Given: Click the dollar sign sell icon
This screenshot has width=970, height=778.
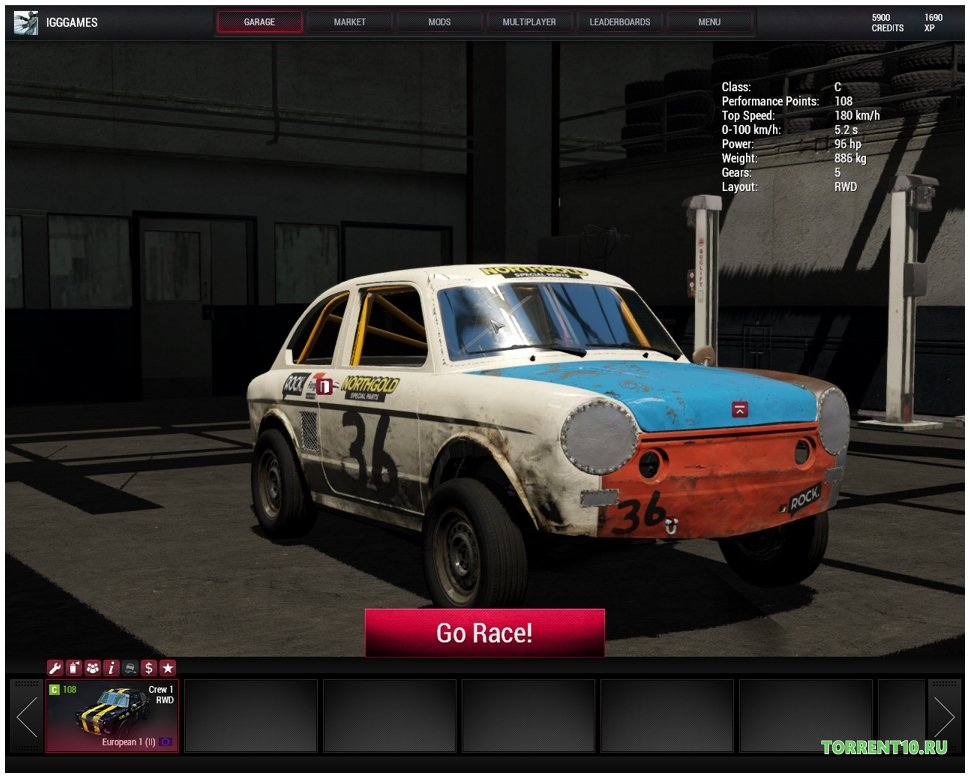Looking at the screenshot, I should coord(149,668).
